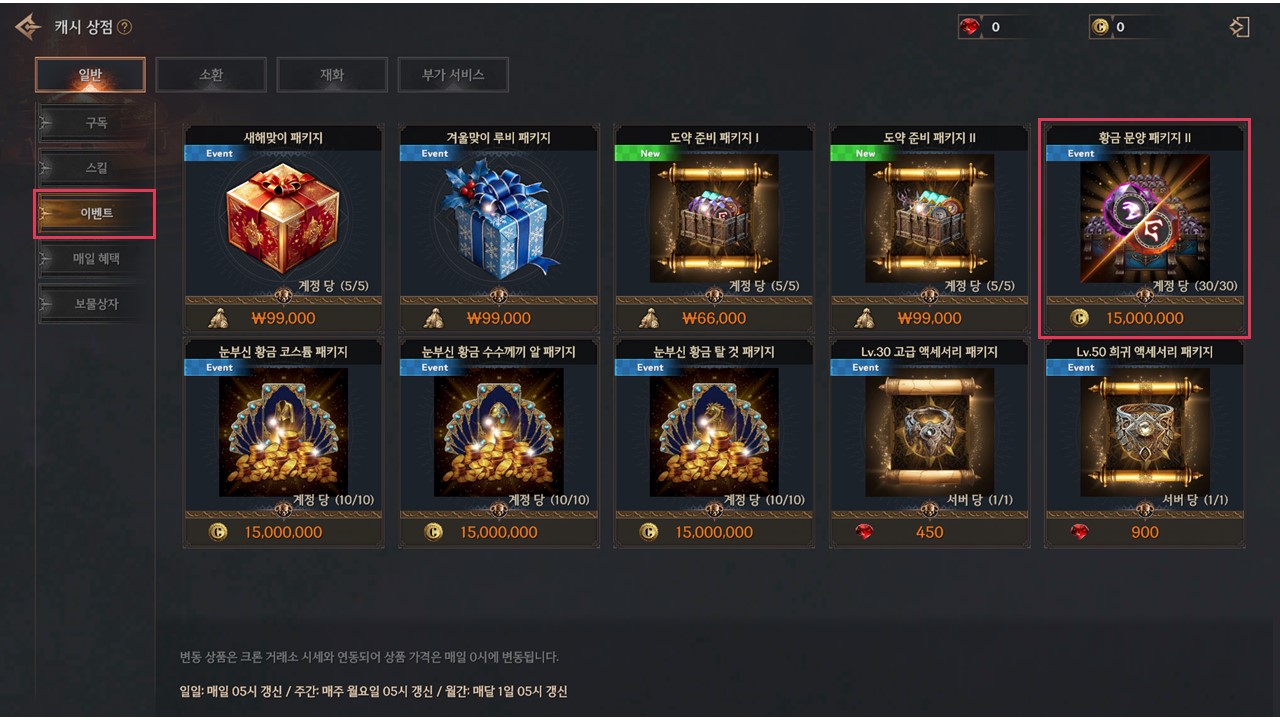Choose the 도약 준비 패키지 I item
Viewport: 1280px width, 720px height.
pyautogui.click(x=714, y=219)
